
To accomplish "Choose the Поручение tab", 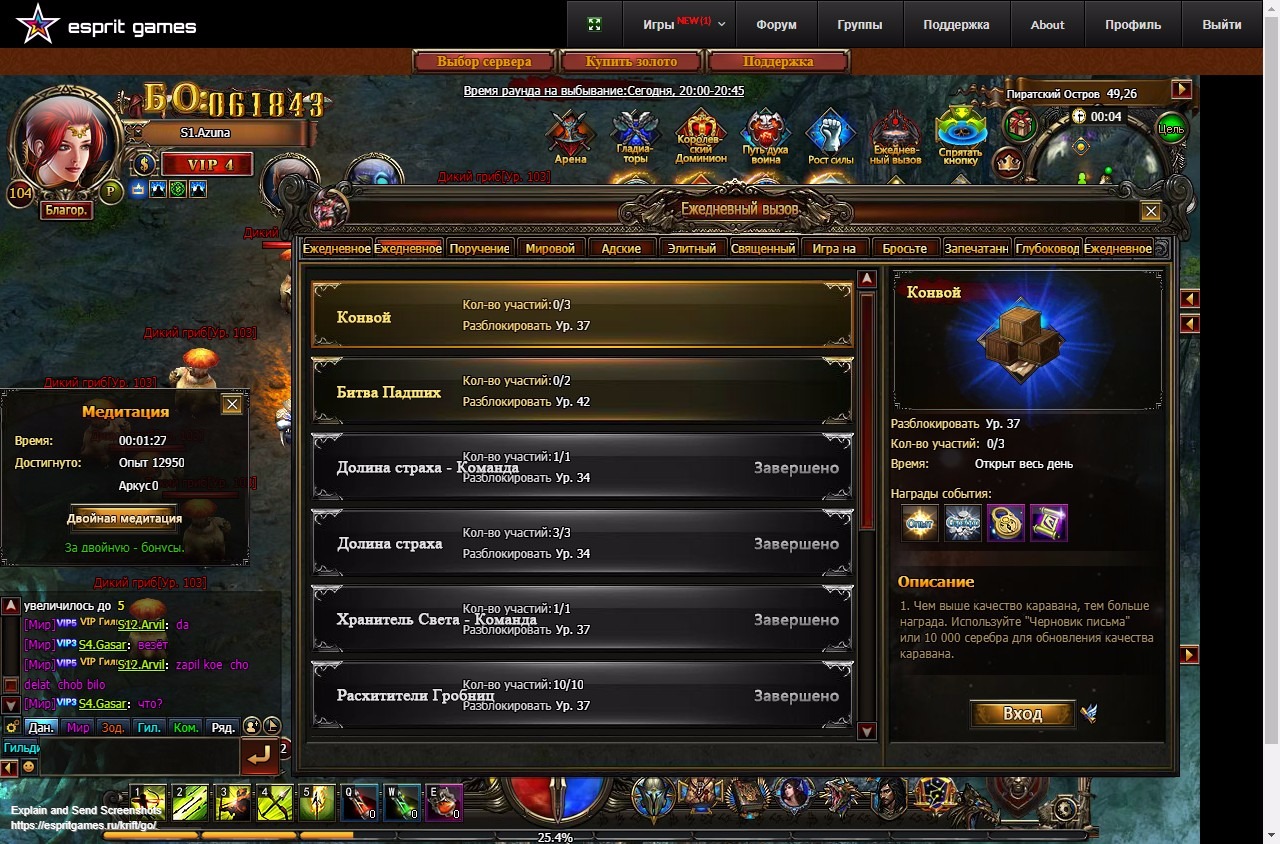I will click(x=479, y=248).
